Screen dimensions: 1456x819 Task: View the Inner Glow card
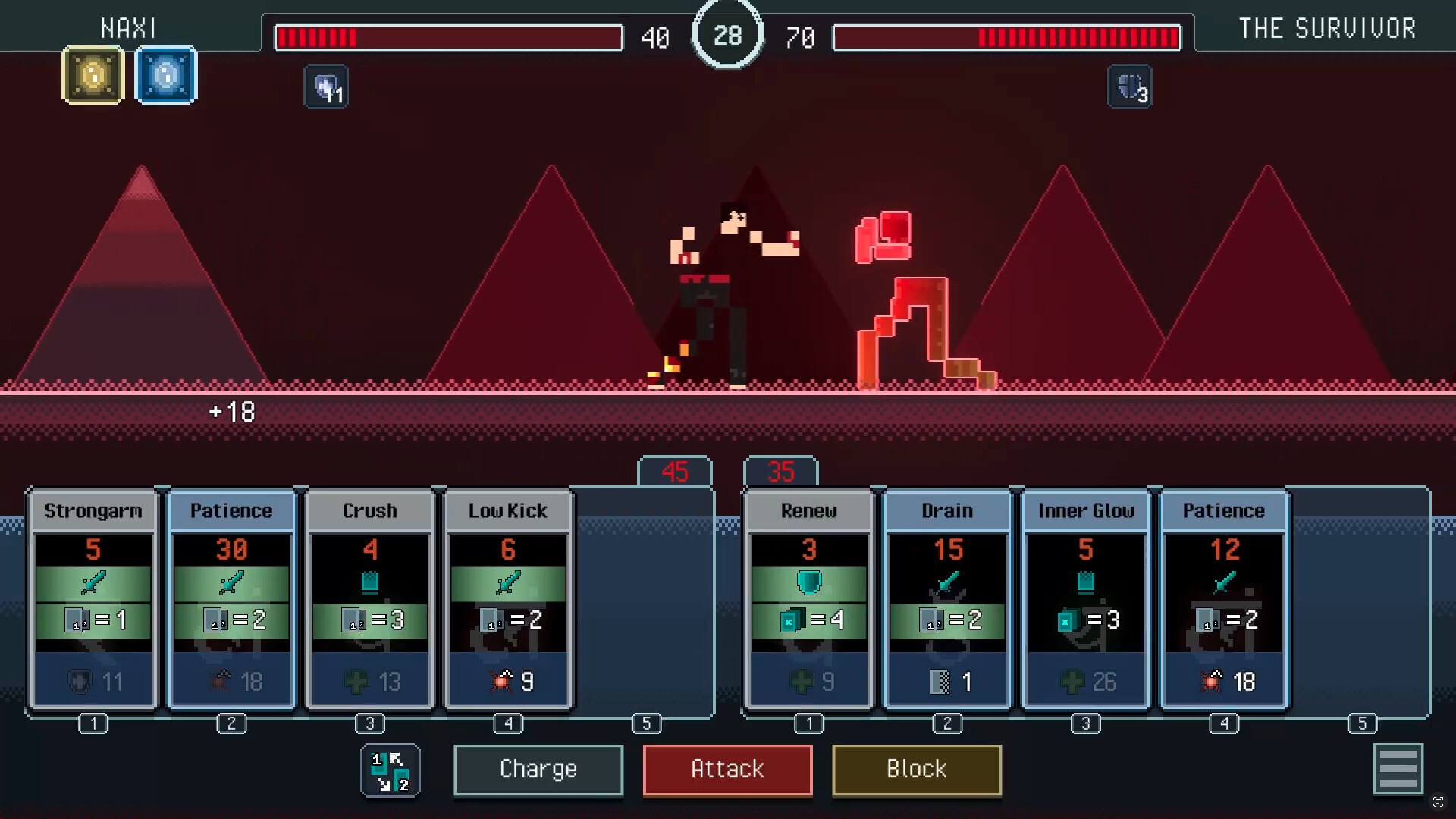pos(1086,599)
